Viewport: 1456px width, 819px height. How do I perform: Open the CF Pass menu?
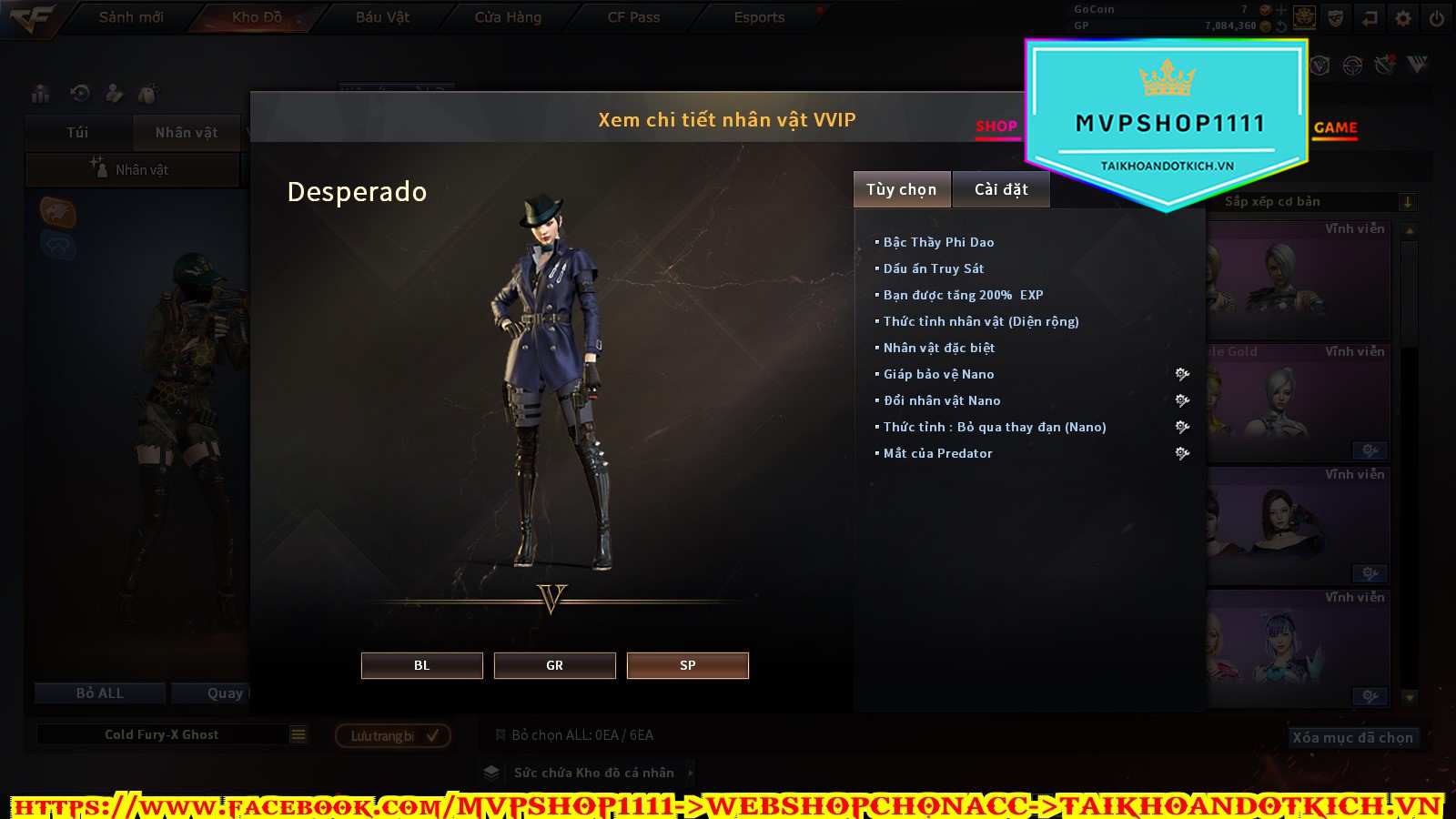(x=633, y=17)
